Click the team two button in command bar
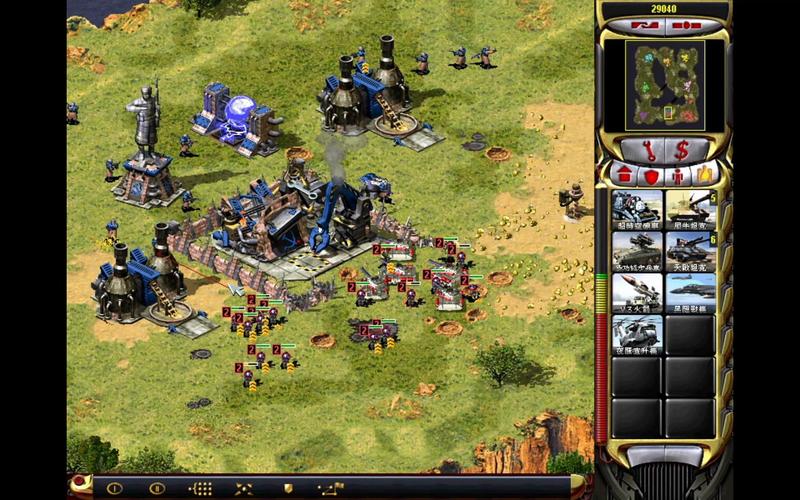800x500 pixels. pyautogui.click(x=157, y=489)
